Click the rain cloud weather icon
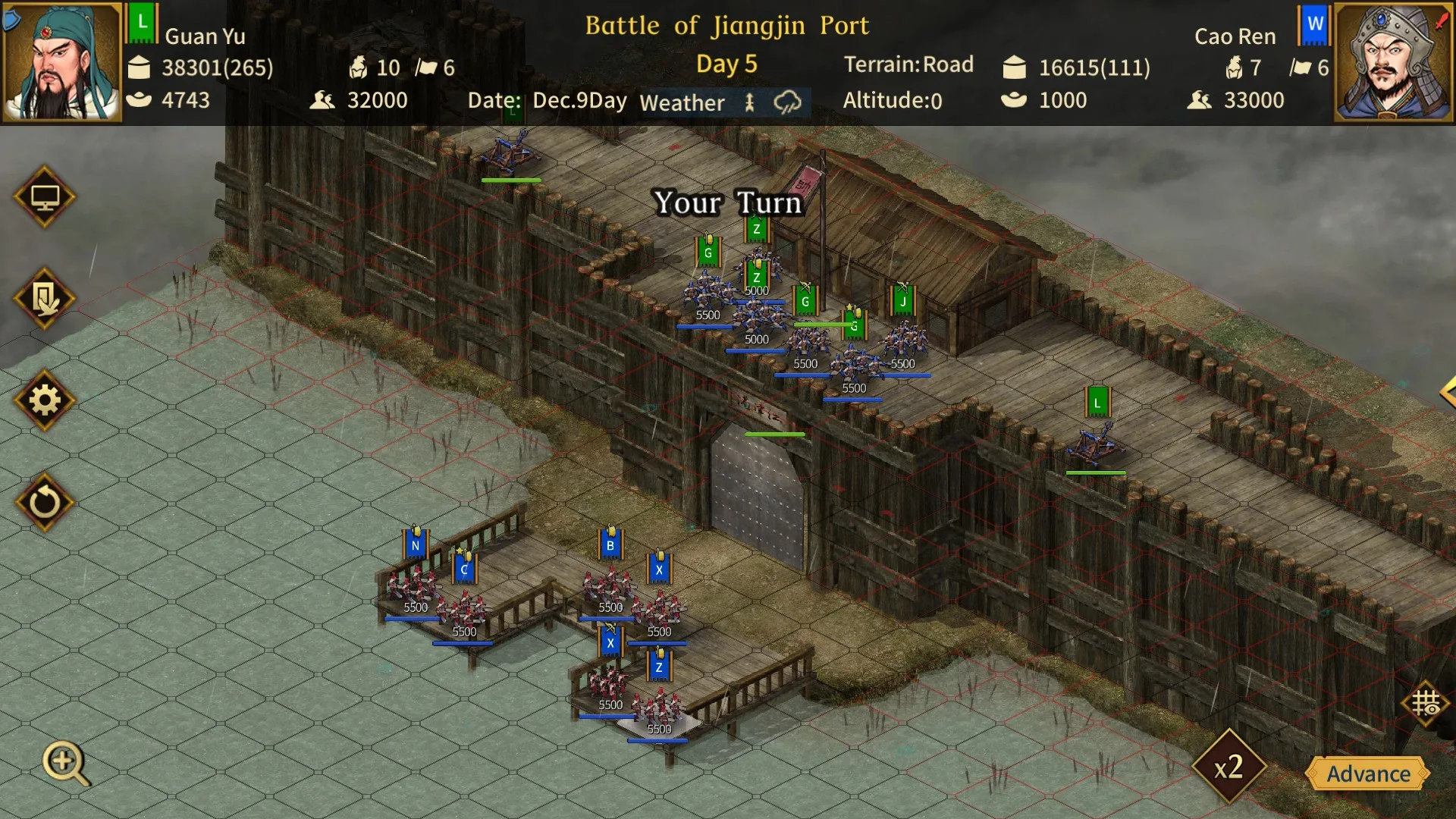The image size is (1456, 819). pyautogui.click(x=787, y=99)
